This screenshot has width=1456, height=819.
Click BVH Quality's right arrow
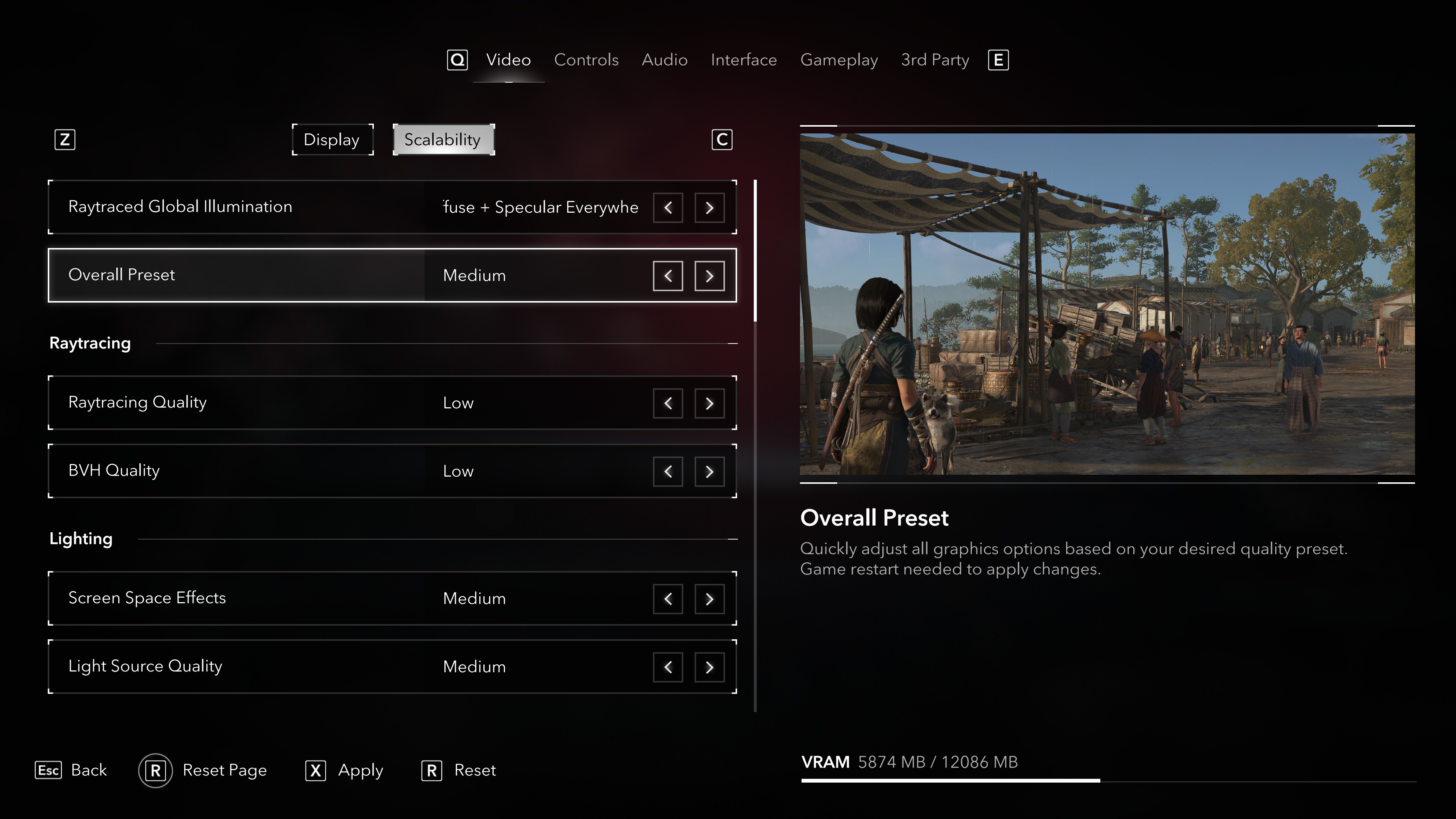click(x=709, y=471)
